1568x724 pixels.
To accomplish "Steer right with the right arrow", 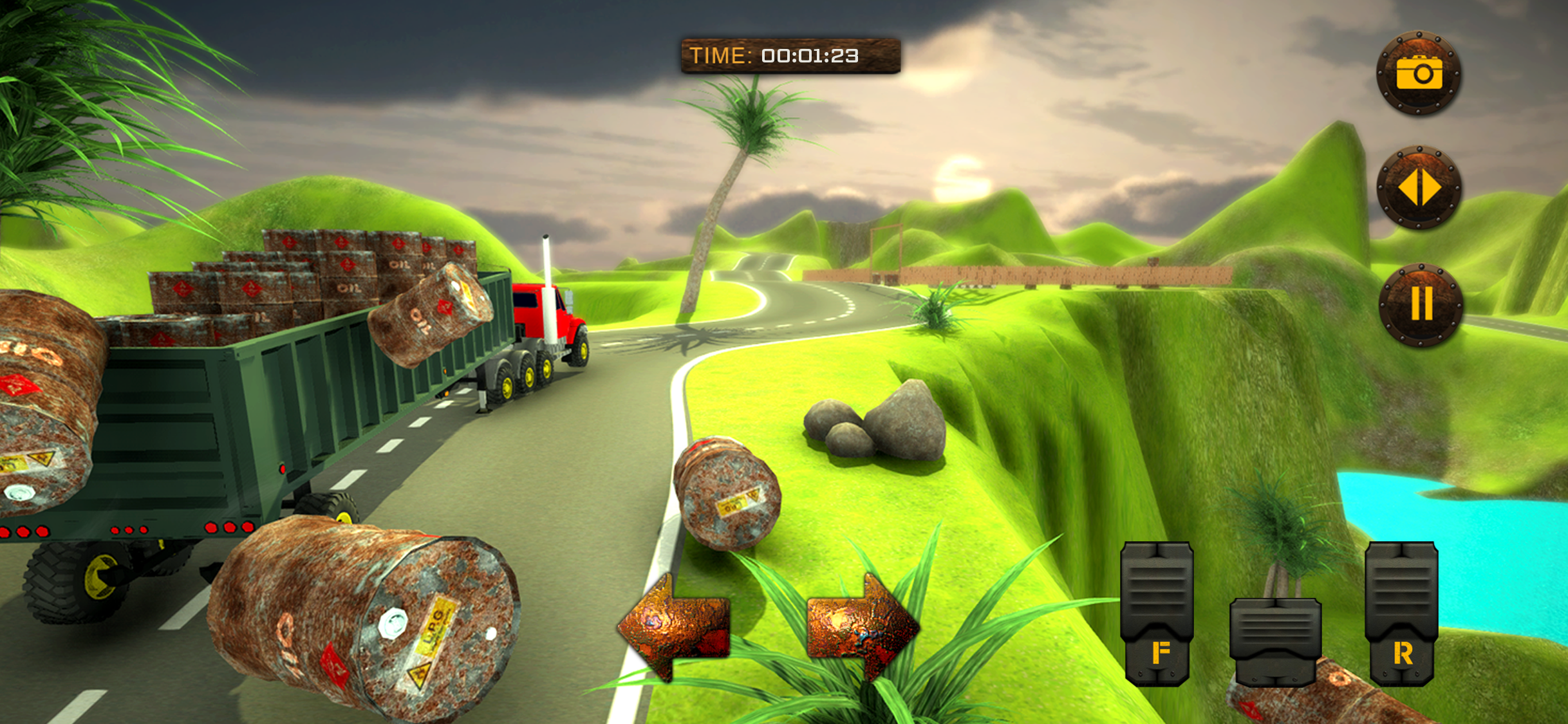I will click(x=863, y=626).
